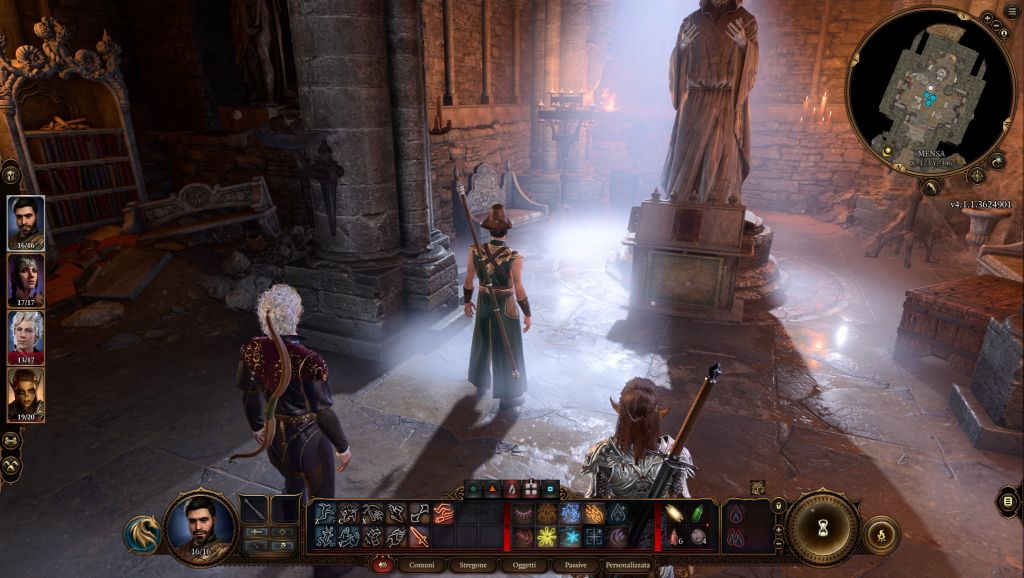Click the round flame button beside the hourglass
The image size is (1024, 578).
pyautogui.click(x=881, y=534)
